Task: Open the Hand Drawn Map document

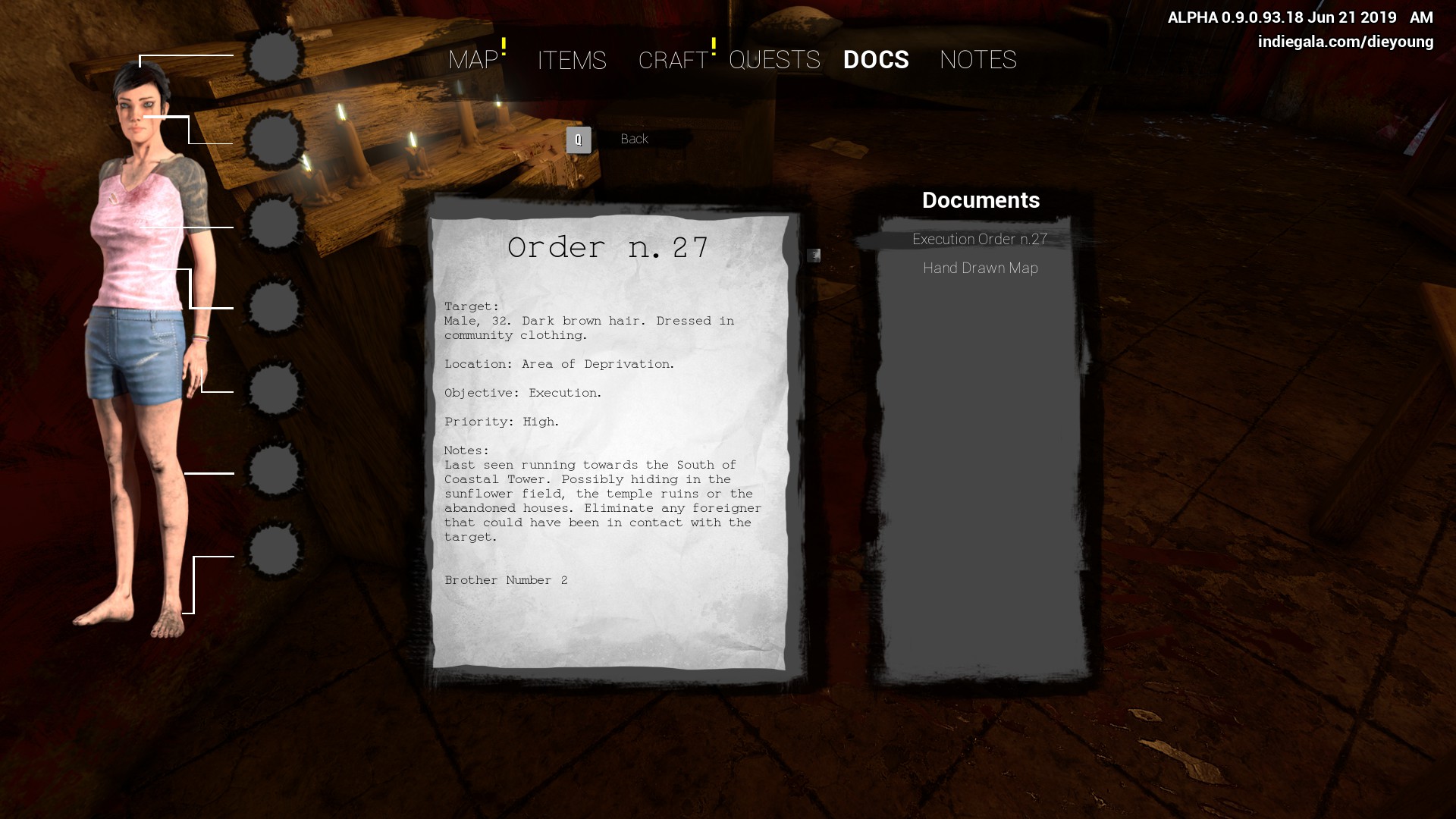Action: [x=980, y=268]
